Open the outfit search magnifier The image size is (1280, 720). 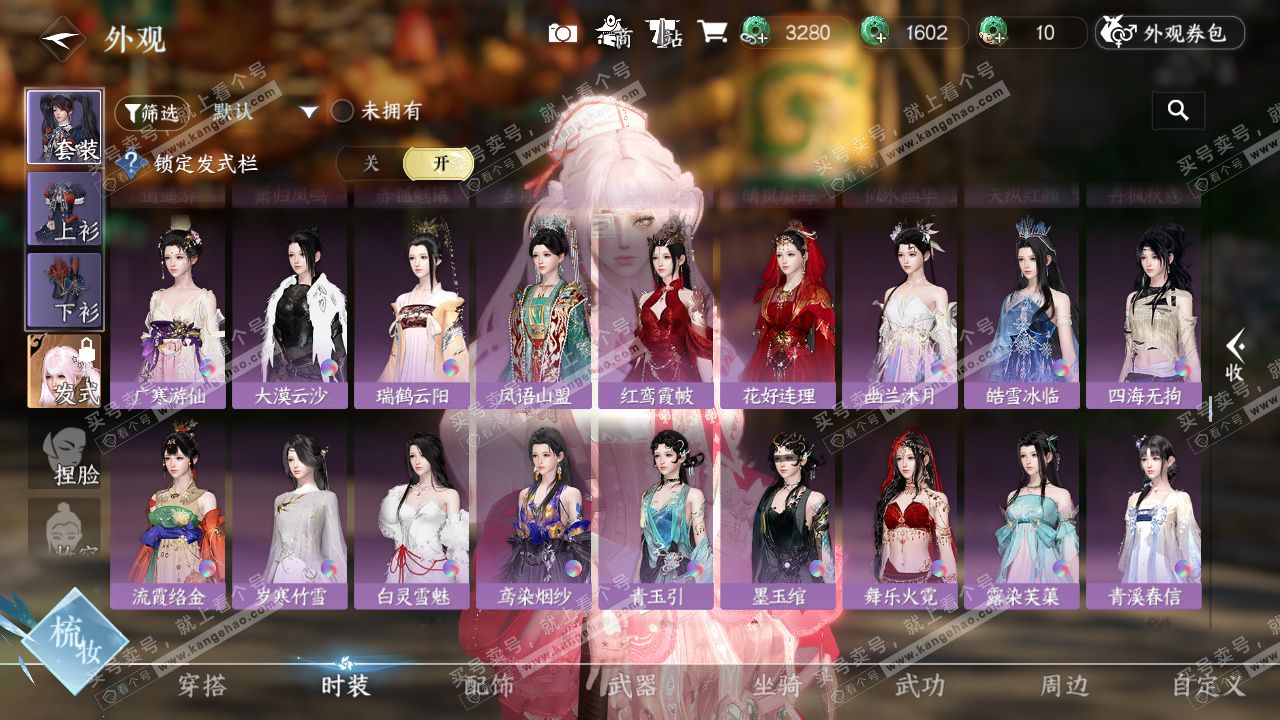(1178, 111)
